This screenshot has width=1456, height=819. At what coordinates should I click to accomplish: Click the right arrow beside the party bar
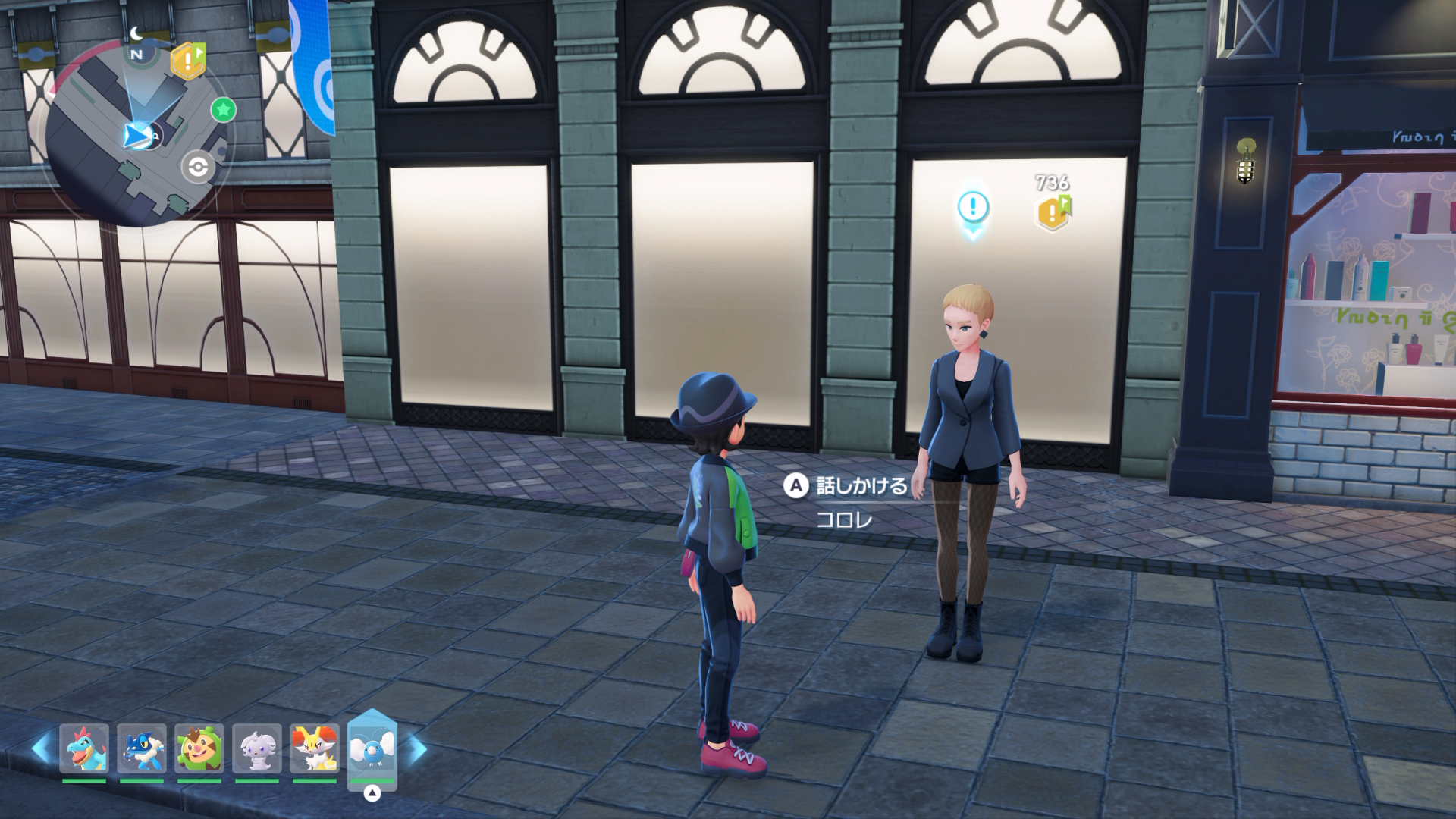coord(417,749)
